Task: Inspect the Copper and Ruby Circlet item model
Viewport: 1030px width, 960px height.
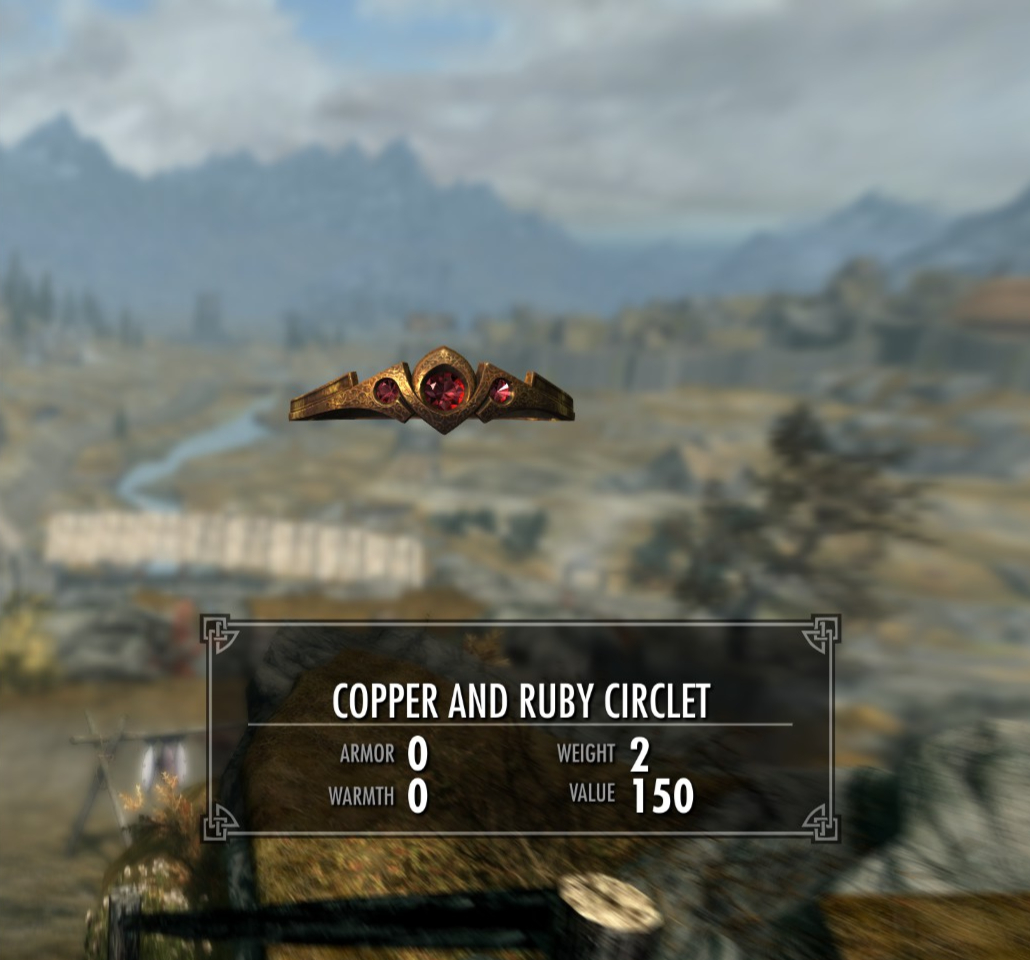Action: (x=432, y=391)
